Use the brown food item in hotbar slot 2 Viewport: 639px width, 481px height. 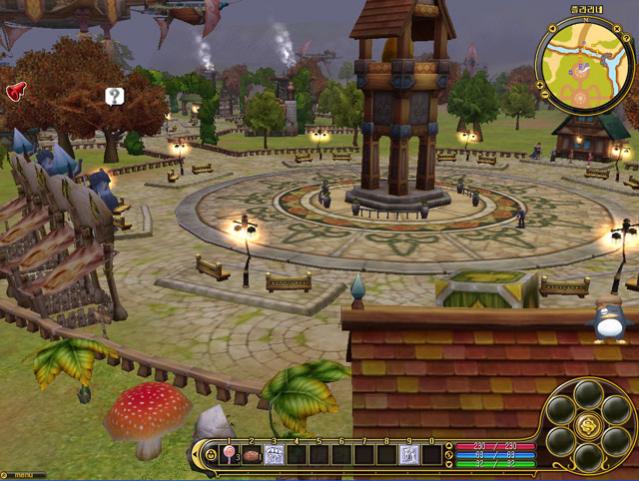(251, 455)
